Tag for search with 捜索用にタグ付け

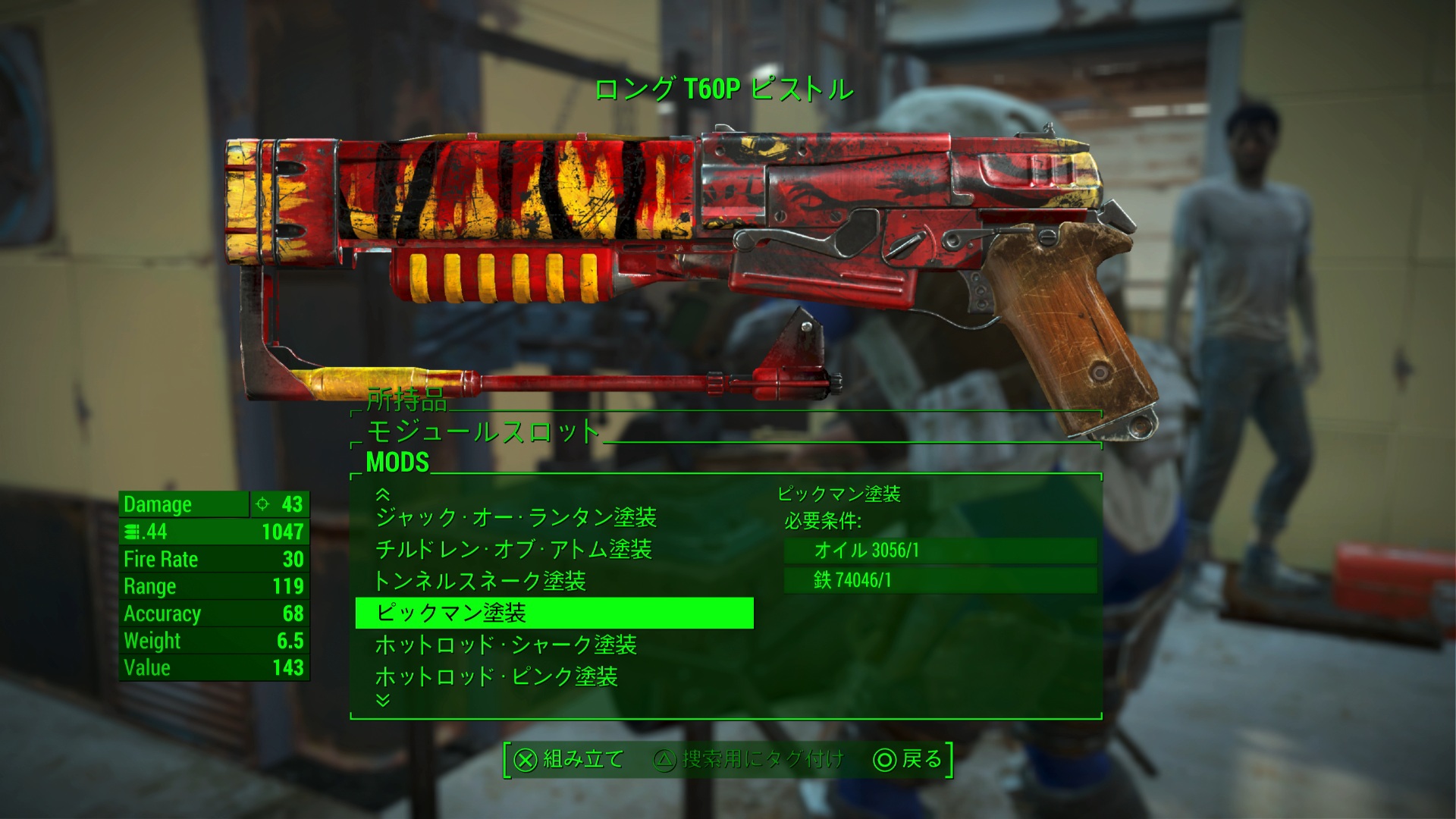coord(748,759)
